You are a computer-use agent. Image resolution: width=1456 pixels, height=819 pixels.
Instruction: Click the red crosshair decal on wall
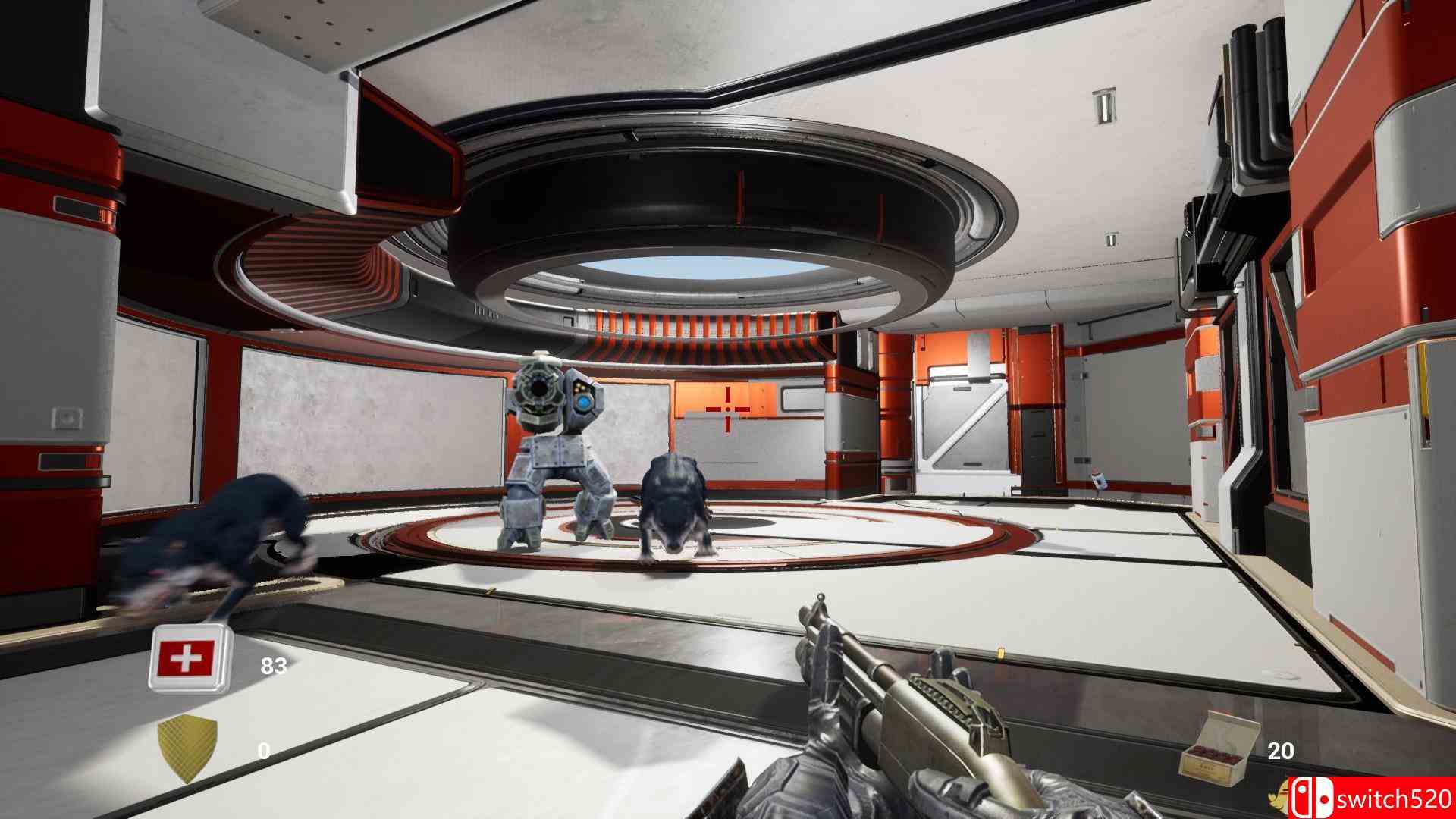coord(727,409)
